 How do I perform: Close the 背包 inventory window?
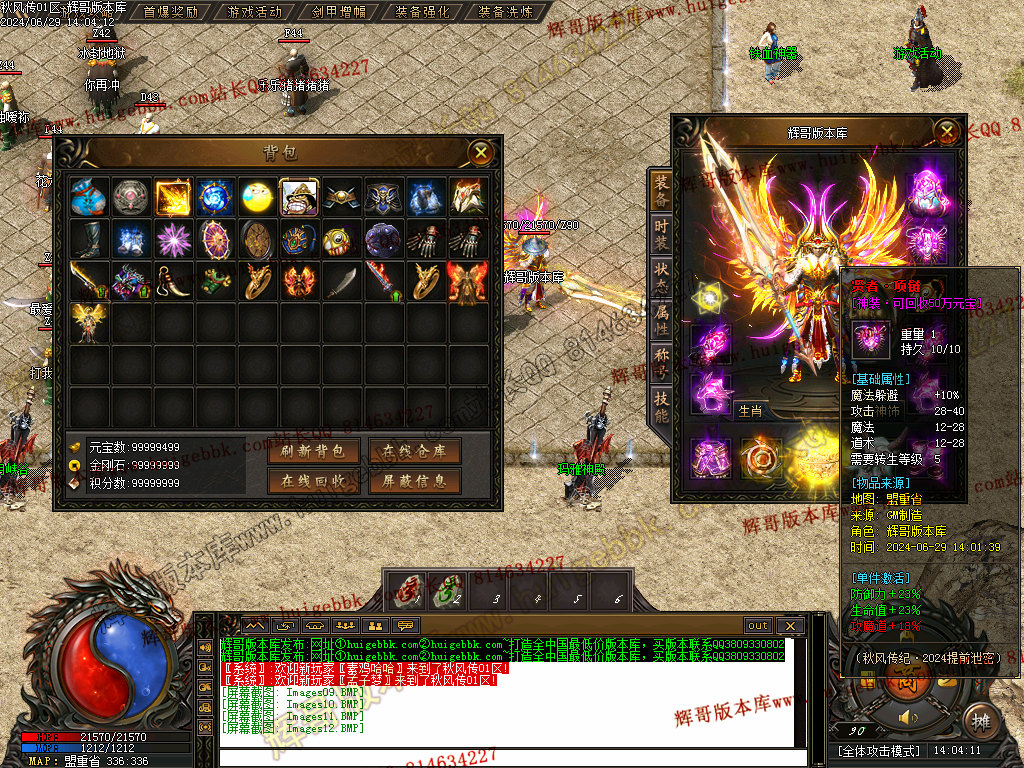click(x=482, y=153)
